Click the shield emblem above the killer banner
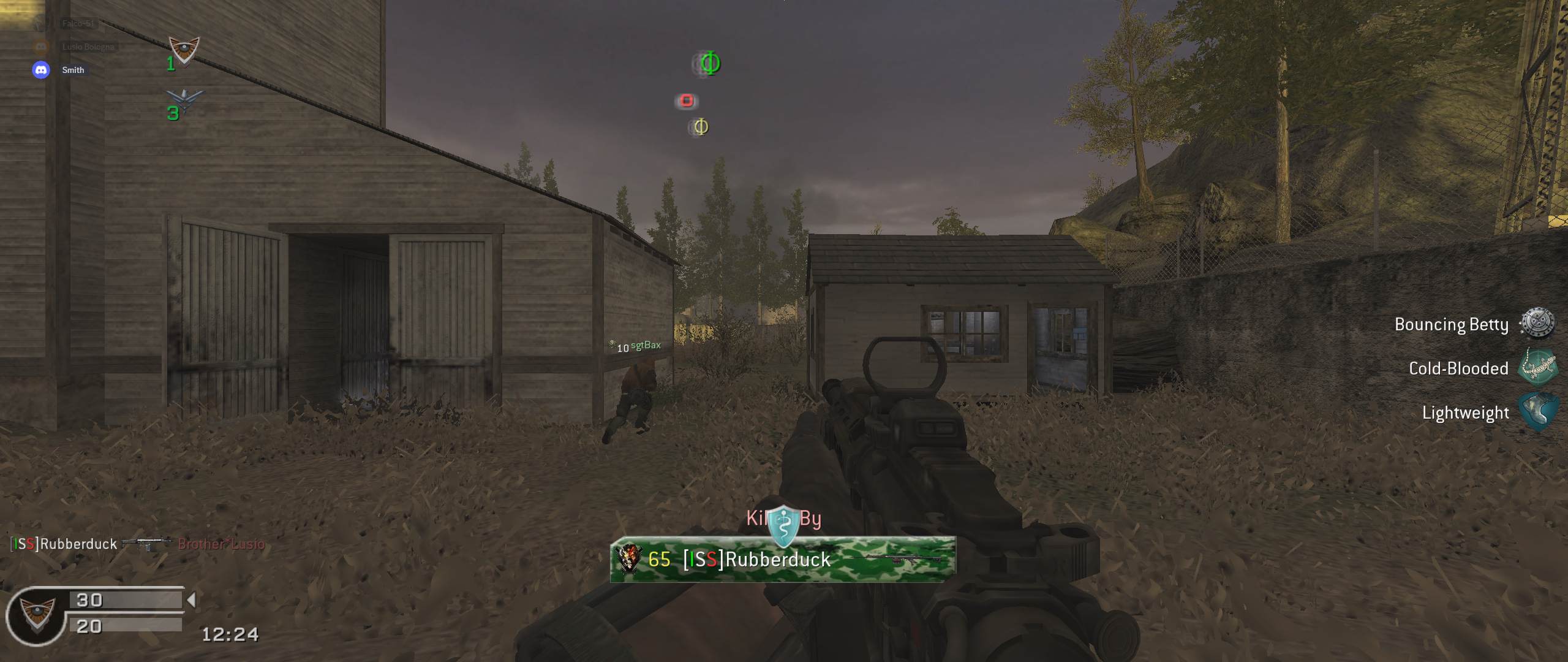Screen dimensions: 1568x662 click(783, 526)
